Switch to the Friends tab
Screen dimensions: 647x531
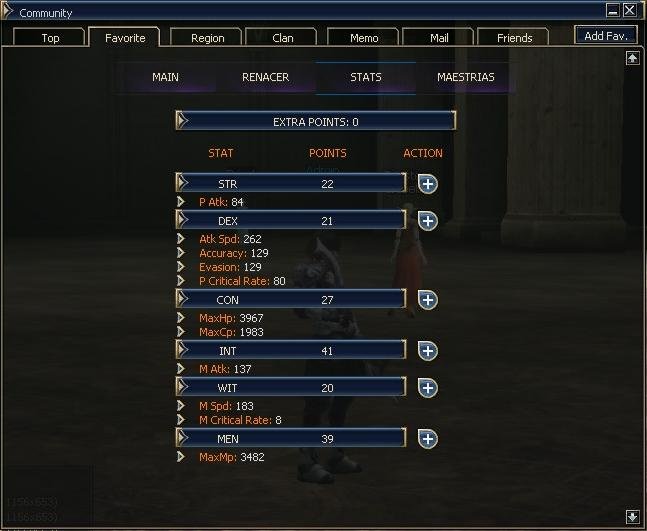point(514,38)
